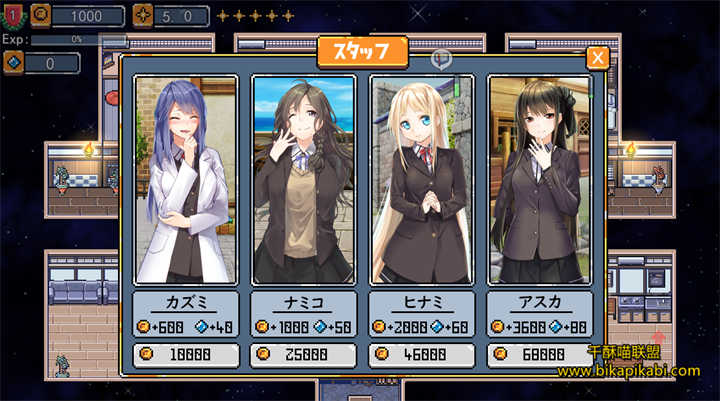The width and height of the screenshot is (720, 401).
Task: Open the red shield level badge
Action: coord(13,15)
